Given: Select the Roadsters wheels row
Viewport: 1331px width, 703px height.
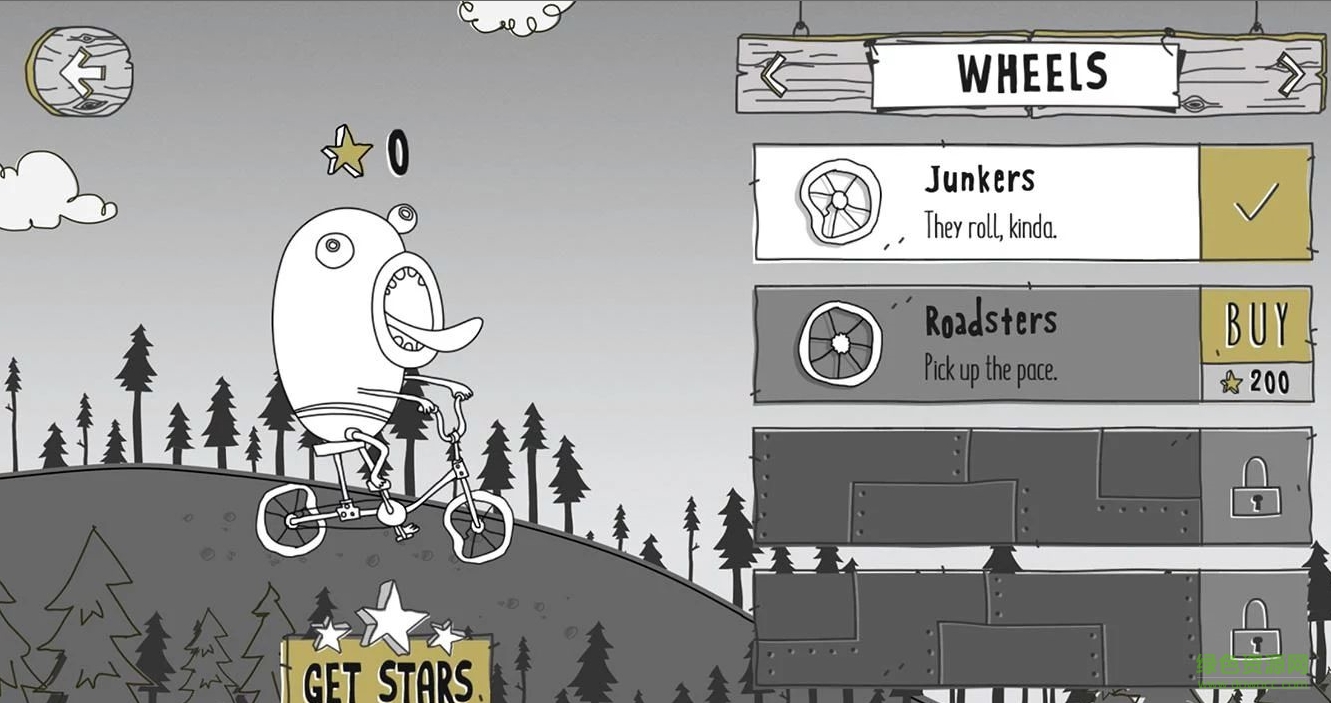Looking at the screenshot, I should point(976,345).
